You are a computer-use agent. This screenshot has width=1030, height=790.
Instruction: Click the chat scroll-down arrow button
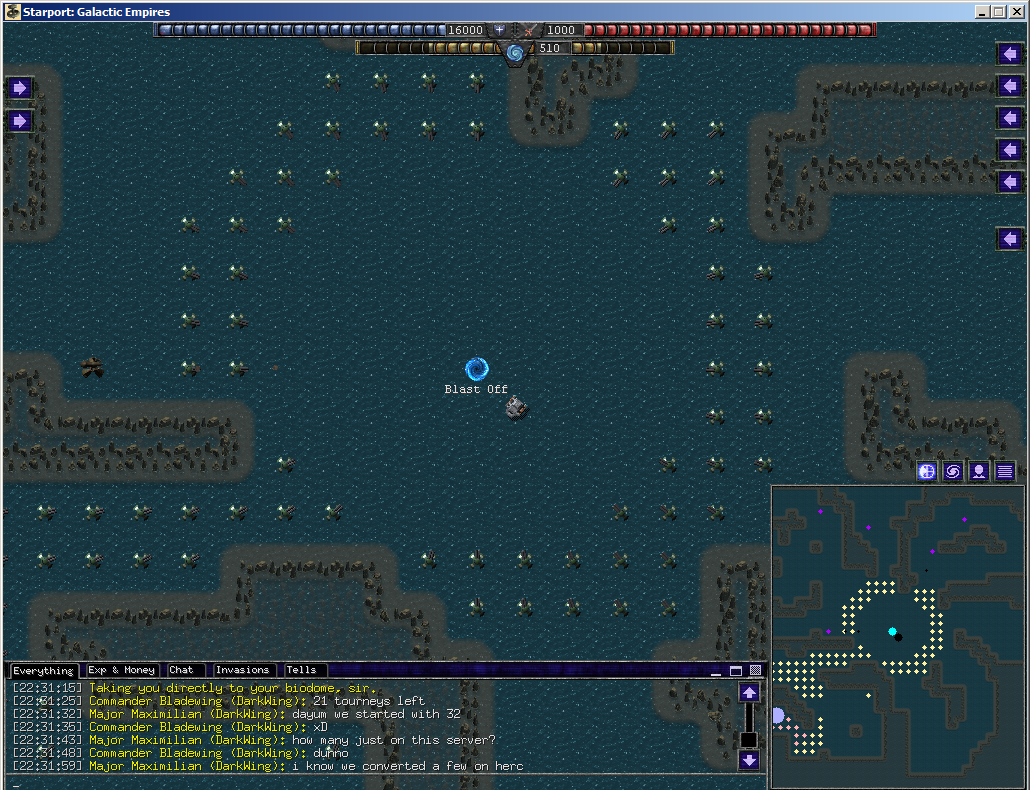tap(750, 760)
